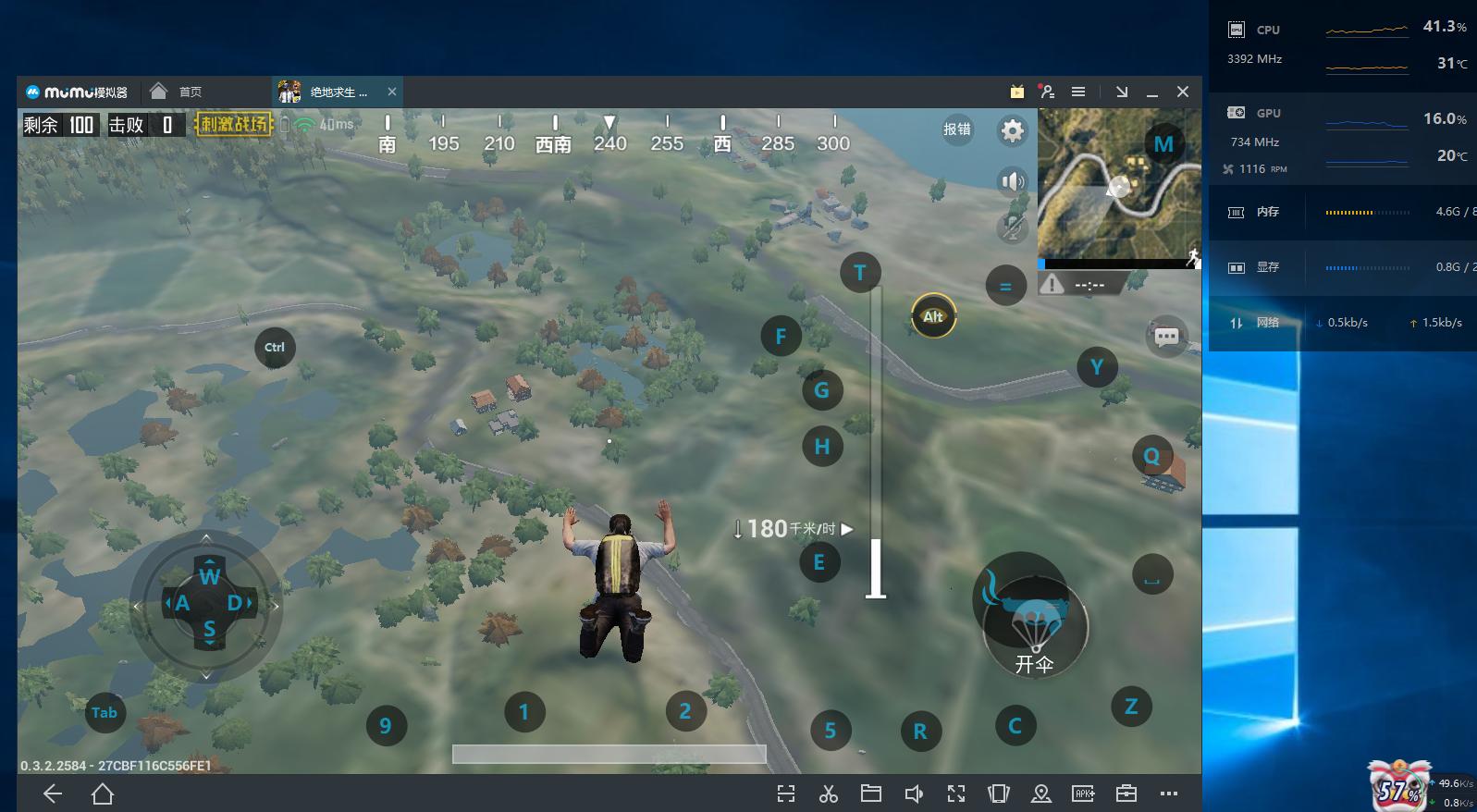Open the APK install tool

click(x=1083, y=794)
